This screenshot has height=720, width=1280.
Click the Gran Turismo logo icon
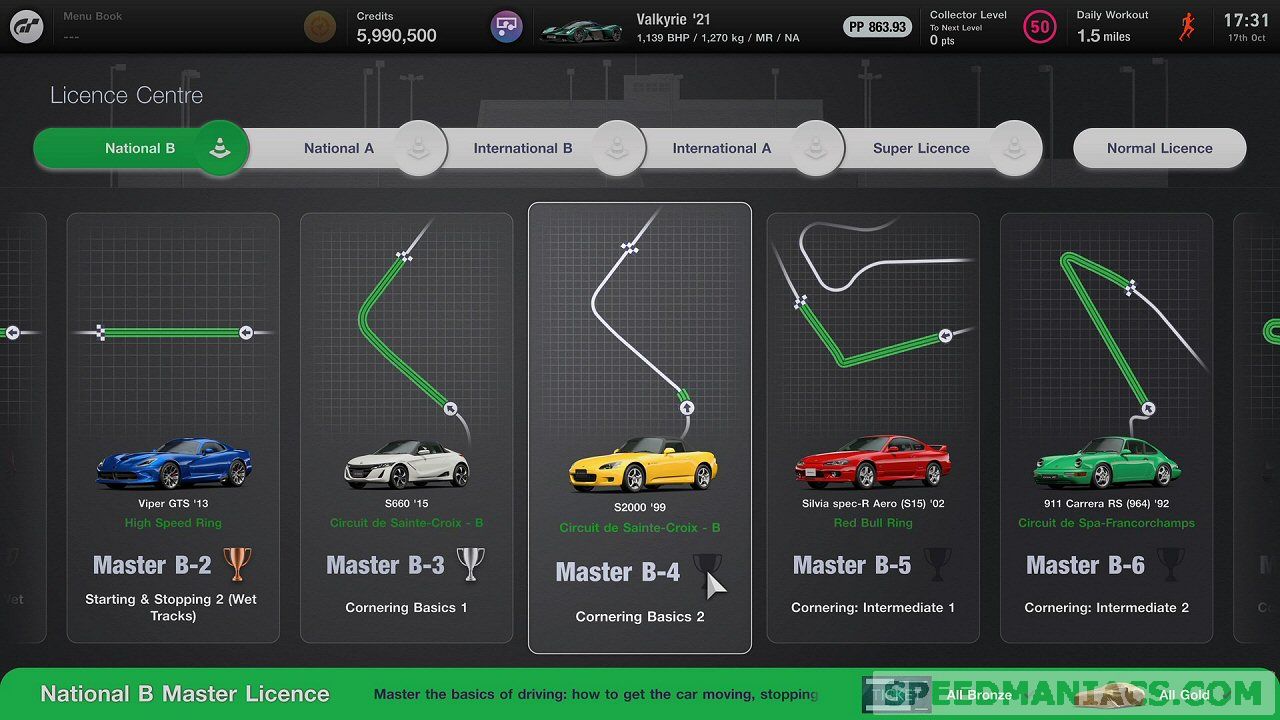27,26
